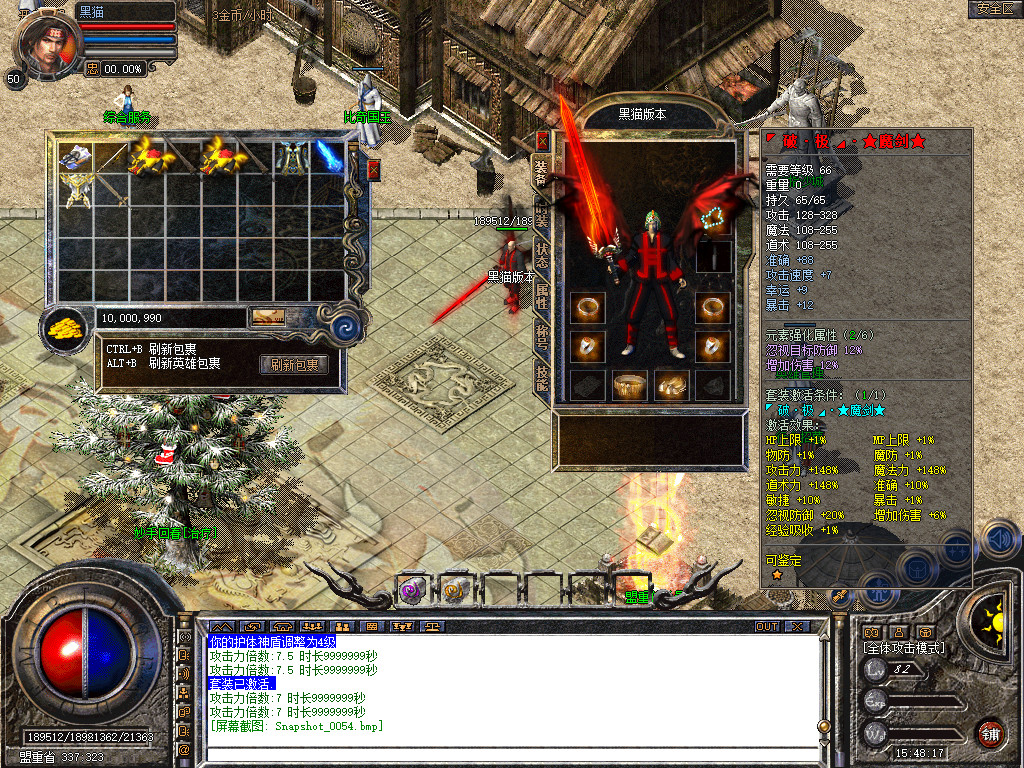Click the gold coin pile icon
Image resolution: width=1024 pixels, height=768 pixels.
point(67,326)
